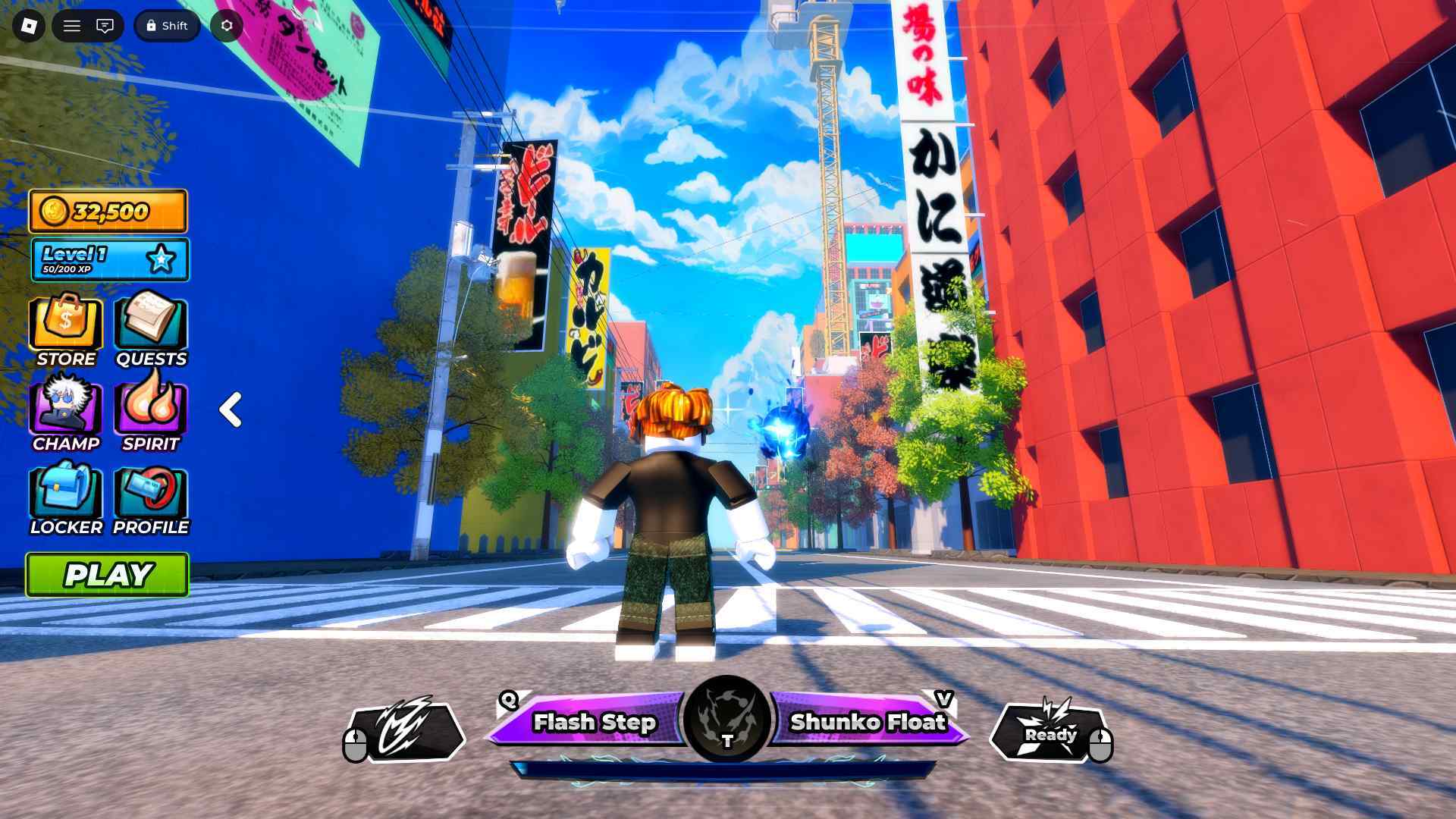
Task: Open Roblox settings gear
Action: [x=225, y=25]
